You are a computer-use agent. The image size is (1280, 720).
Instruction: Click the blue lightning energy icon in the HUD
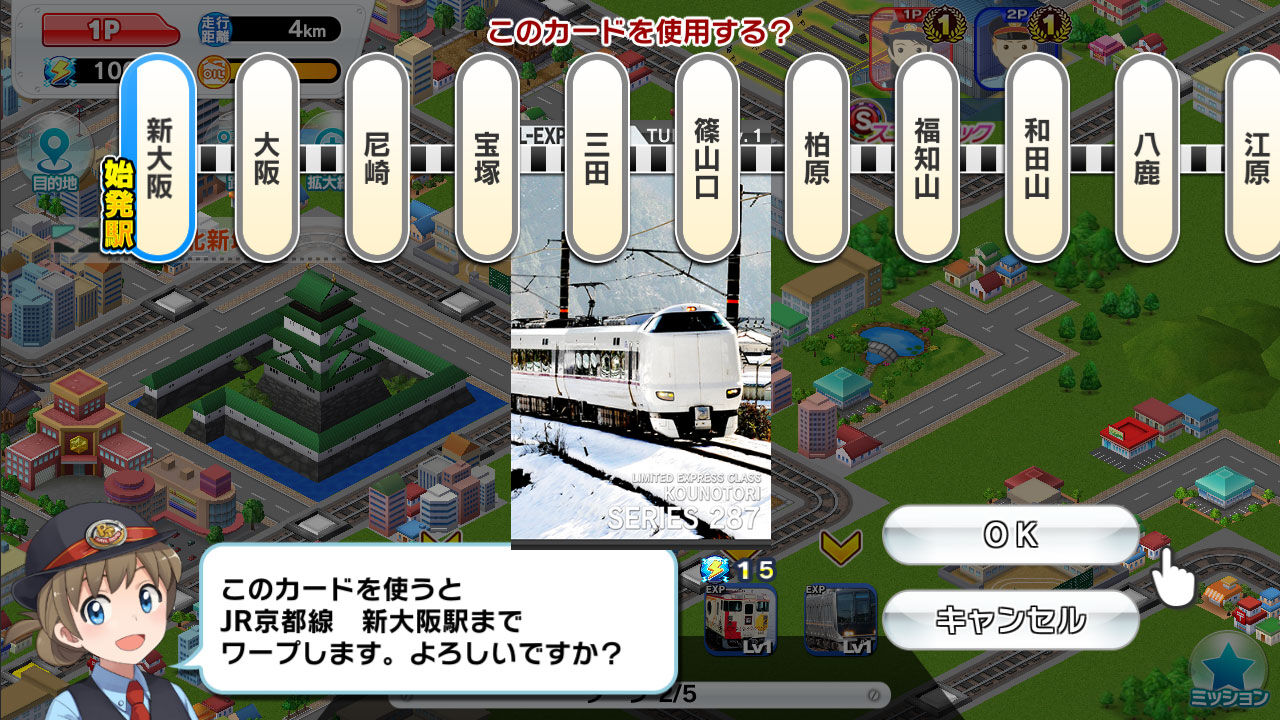pyautogui.click(x=61, y=72)
